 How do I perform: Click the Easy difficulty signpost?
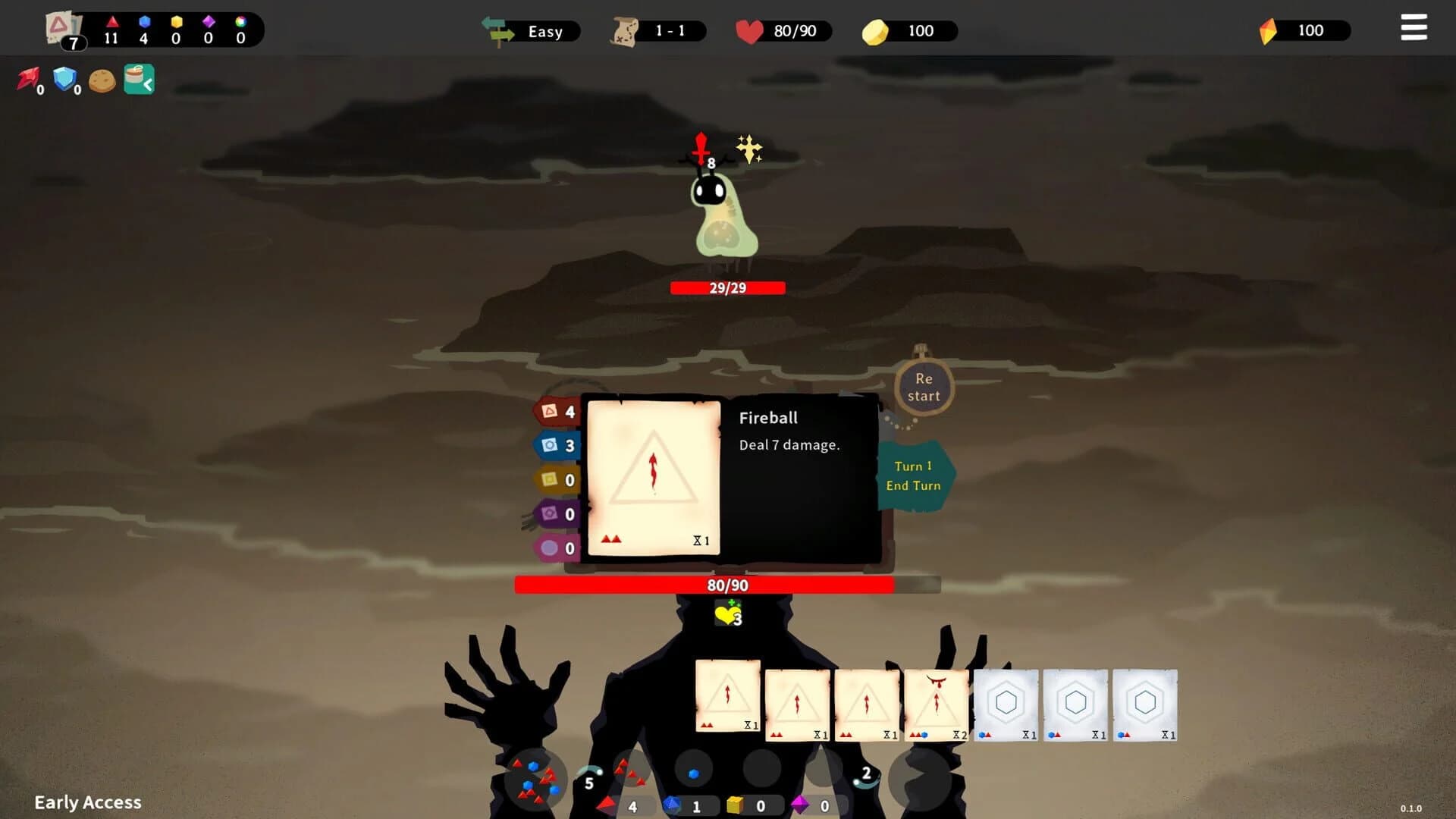coord(531,31)
